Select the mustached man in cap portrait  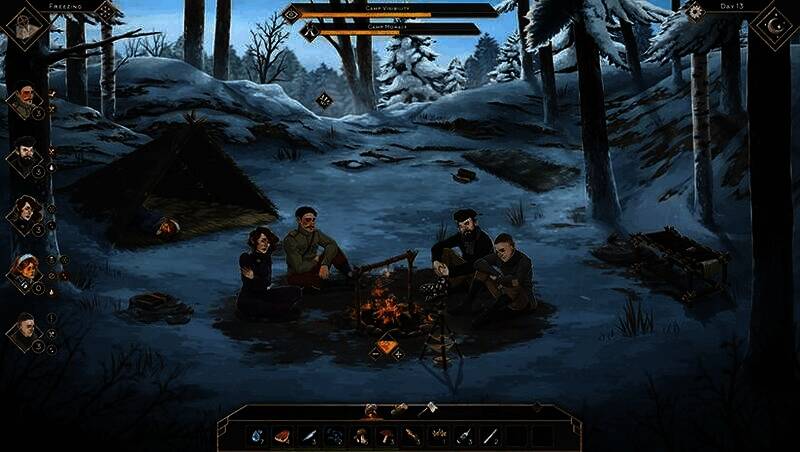25,99
